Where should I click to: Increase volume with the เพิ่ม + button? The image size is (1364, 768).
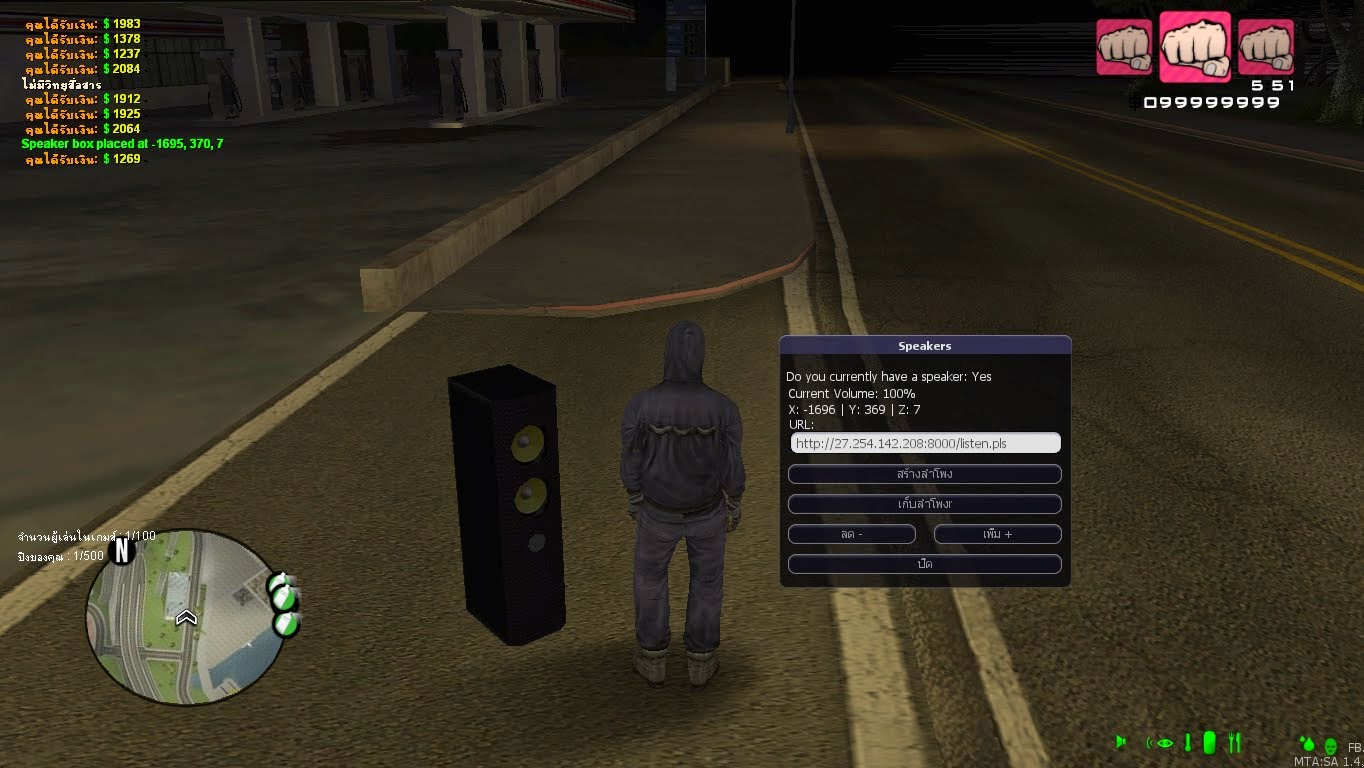996,534
